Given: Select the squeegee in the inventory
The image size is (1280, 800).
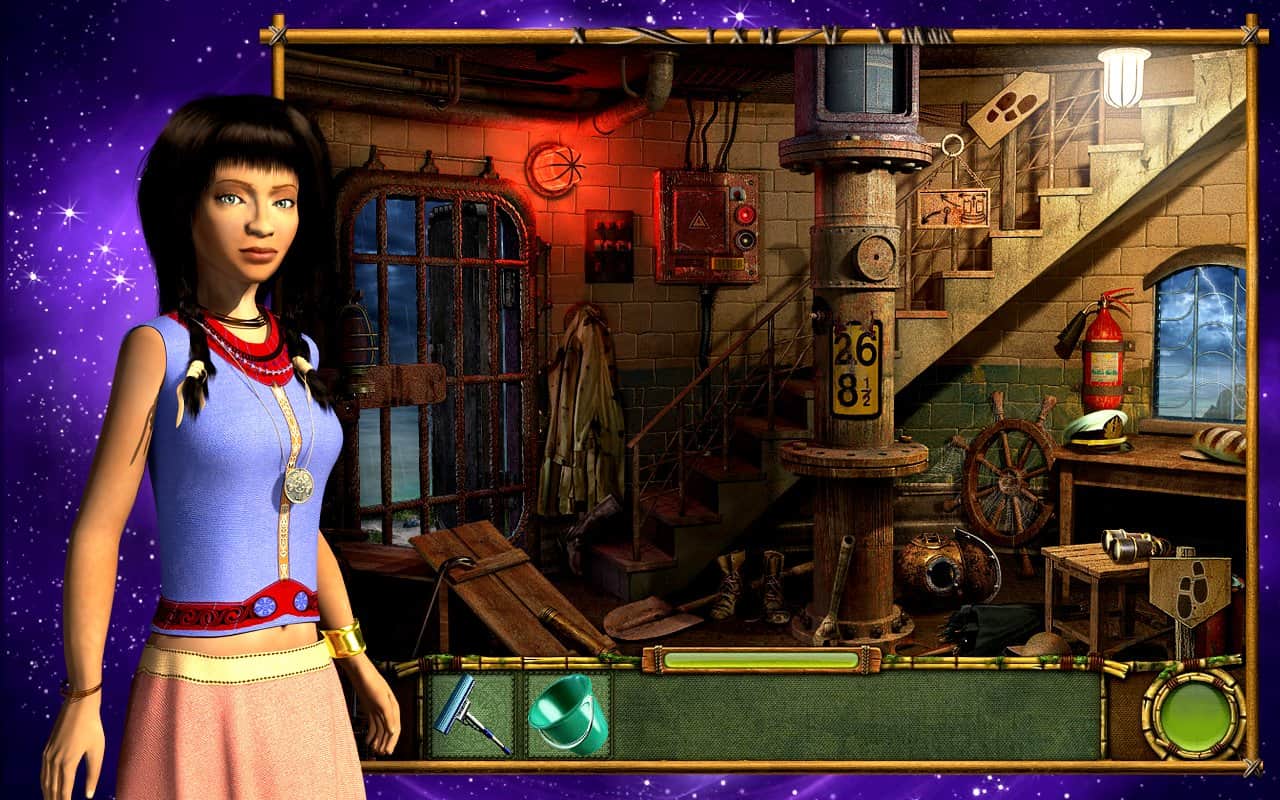Looking at the screenshot, I should 470,714.
